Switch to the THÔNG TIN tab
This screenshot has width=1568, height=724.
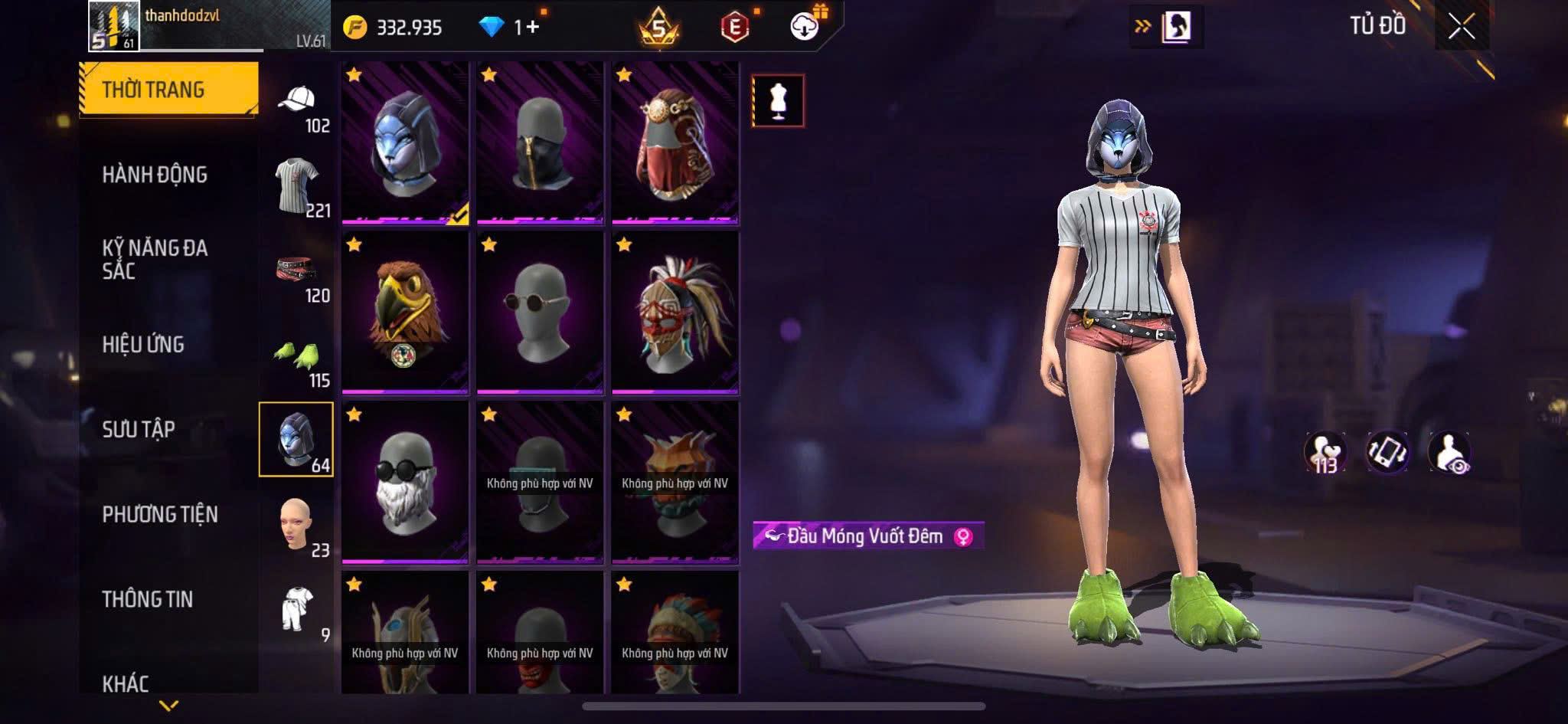(x=147, y=599)
